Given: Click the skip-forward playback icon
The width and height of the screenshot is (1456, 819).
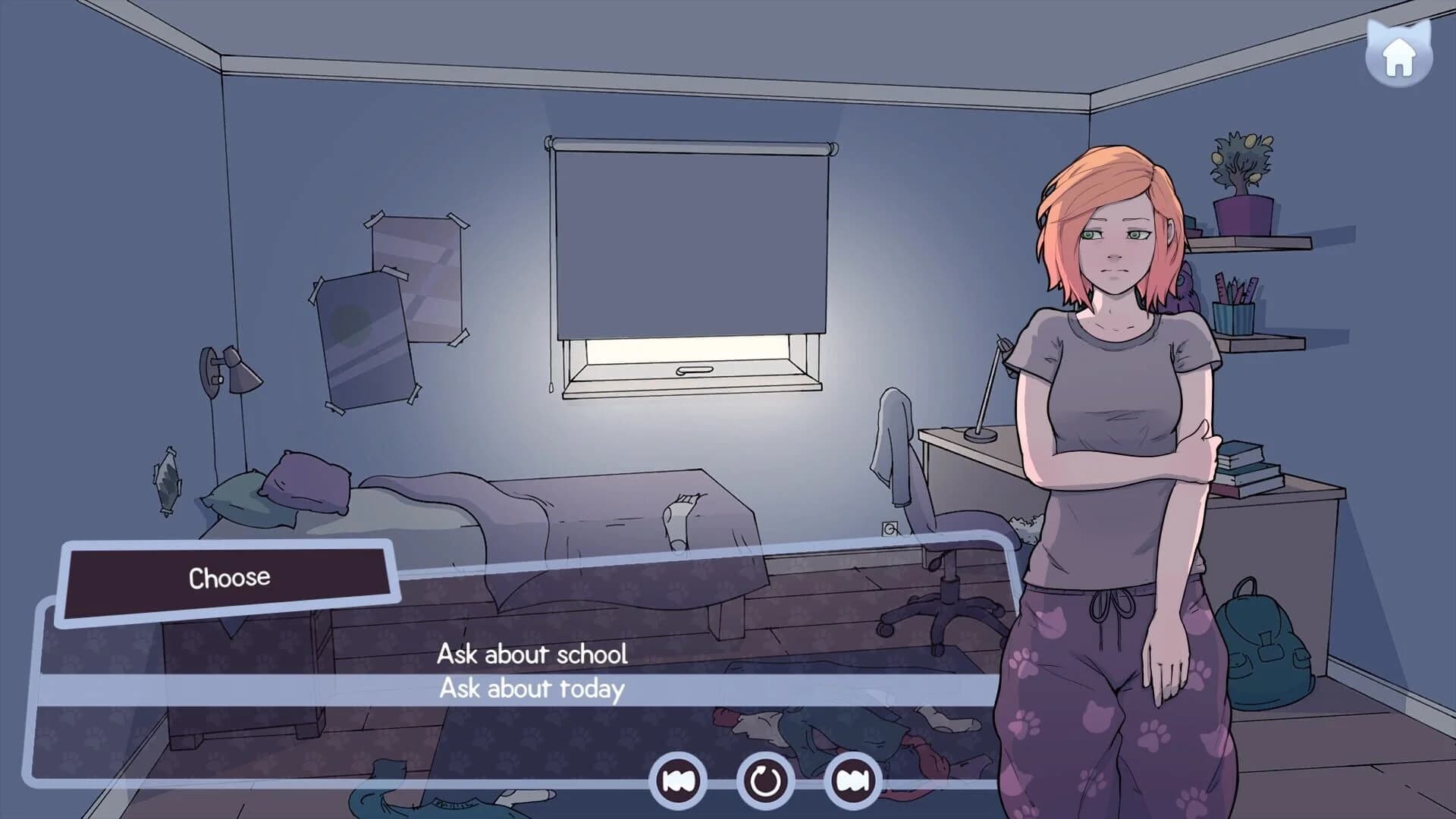Looking at the screenshot, I should pyautogui.click(x=853, y=781).
